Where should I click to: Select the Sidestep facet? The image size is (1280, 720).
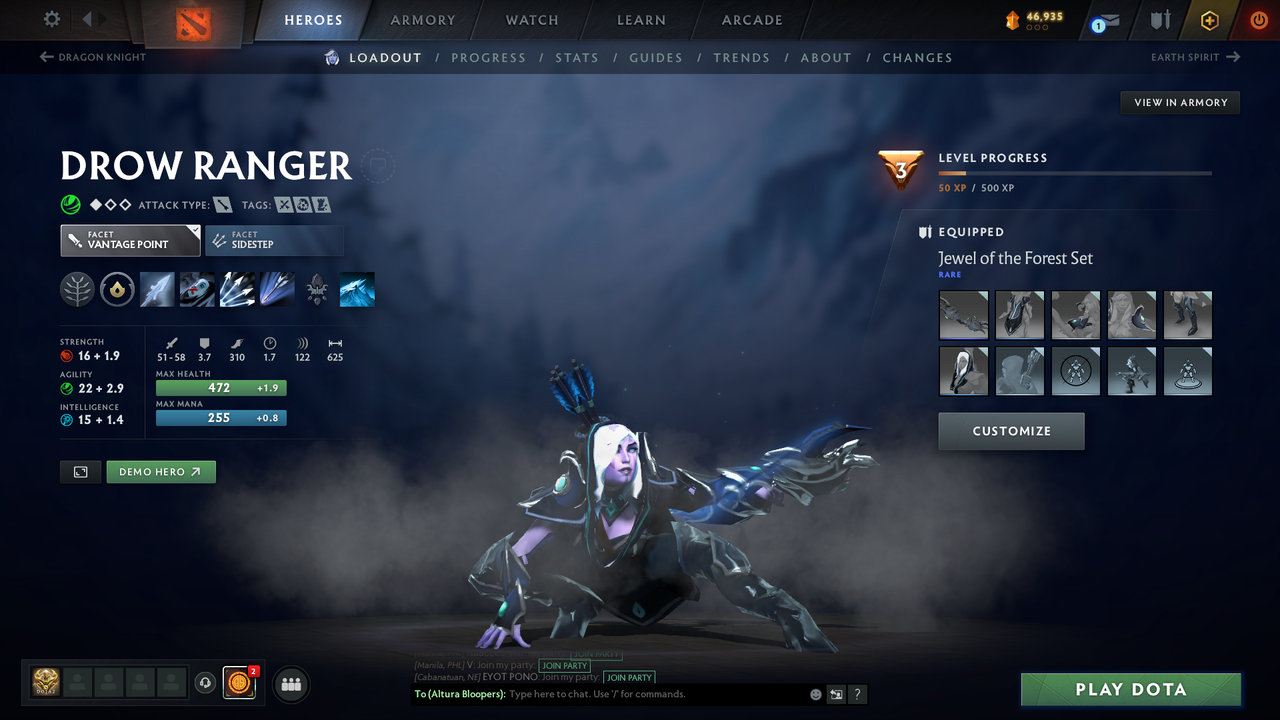pos(274,240)
